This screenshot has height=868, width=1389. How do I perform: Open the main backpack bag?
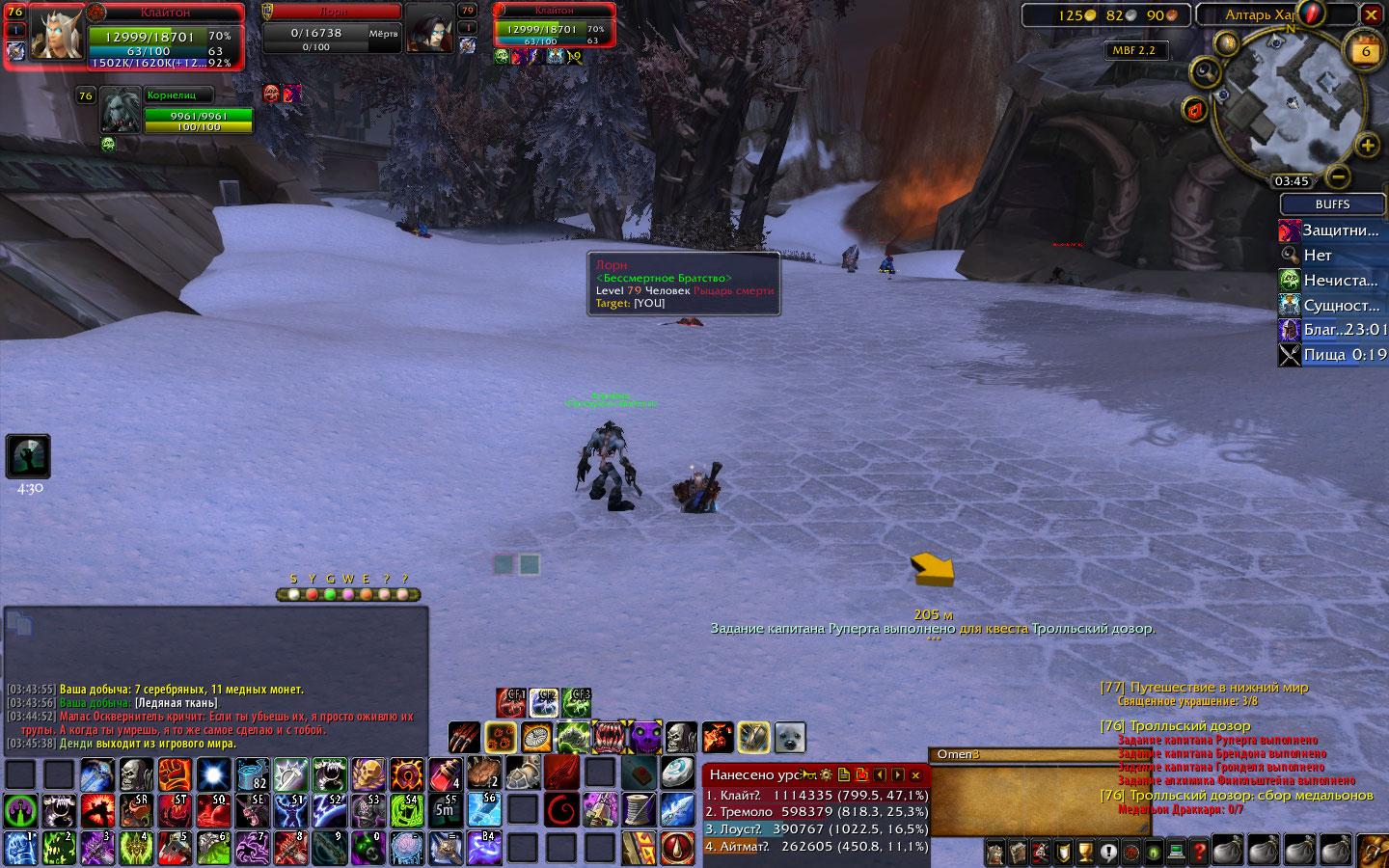pos(1372,852)
